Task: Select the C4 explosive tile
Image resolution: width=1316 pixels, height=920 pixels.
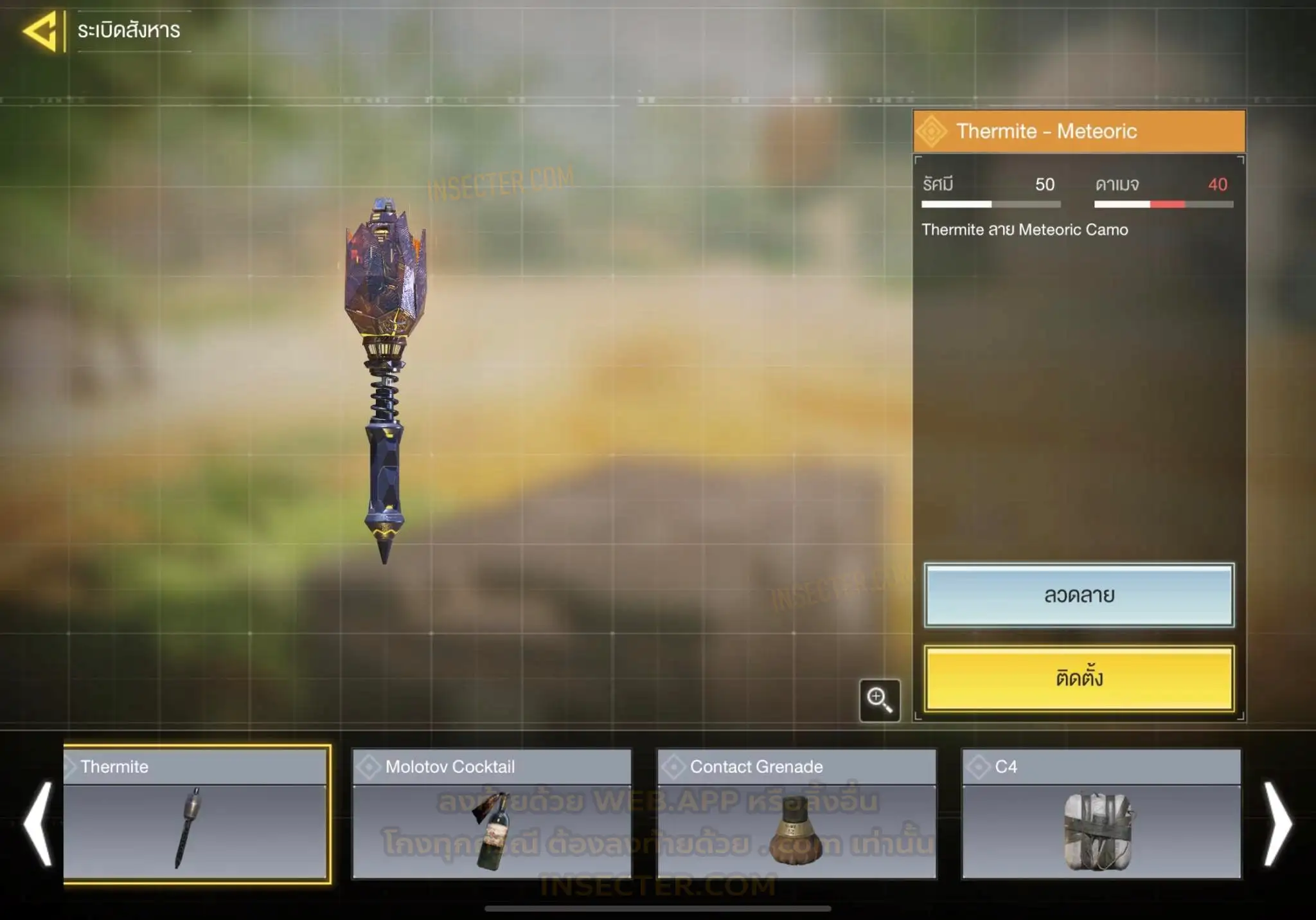Action: click(x=1101, y=814)
